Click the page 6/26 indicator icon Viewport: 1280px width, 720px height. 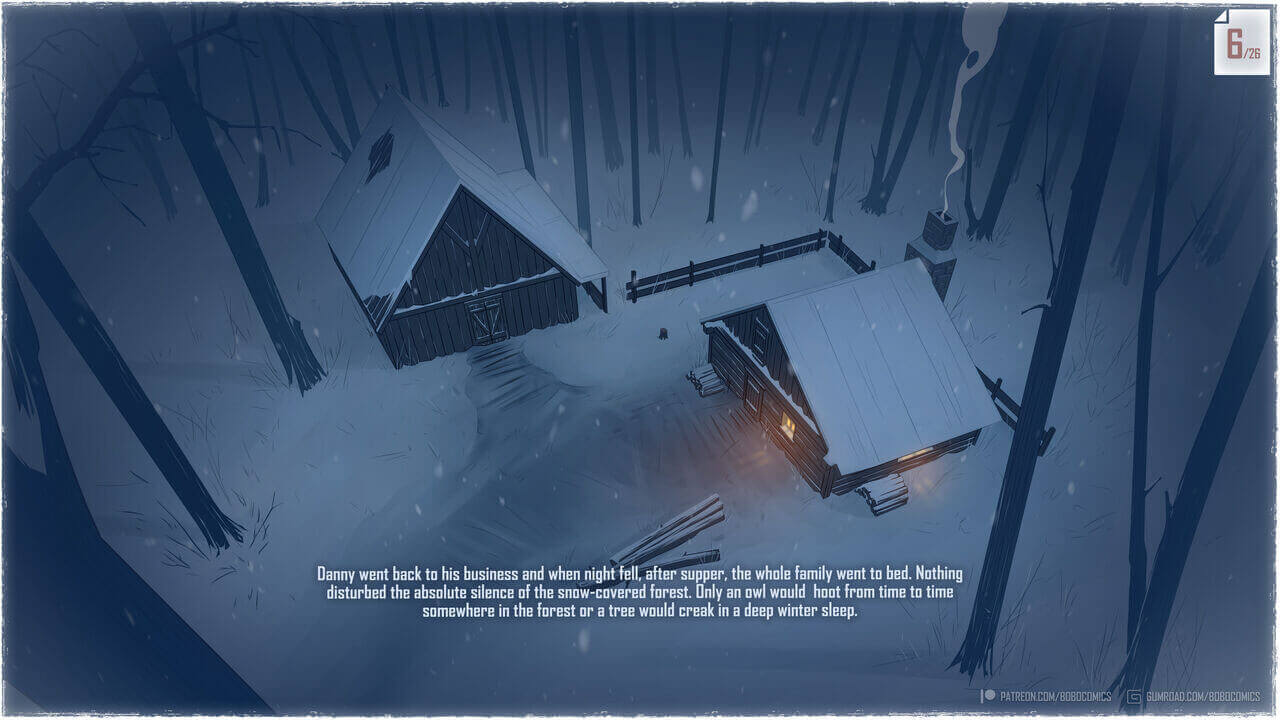[x=1241, y=43]
